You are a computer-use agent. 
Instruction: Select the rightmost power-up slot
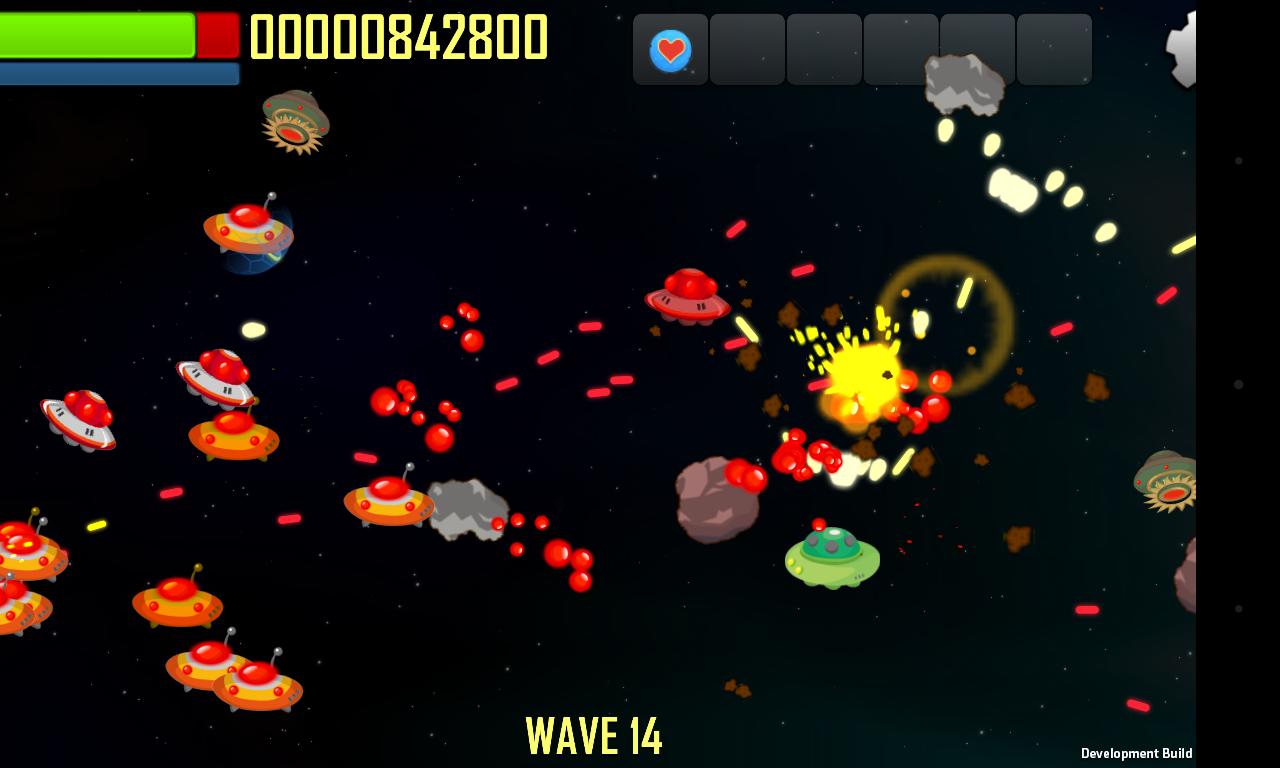pyautogui.click(x=1054, y=49)
